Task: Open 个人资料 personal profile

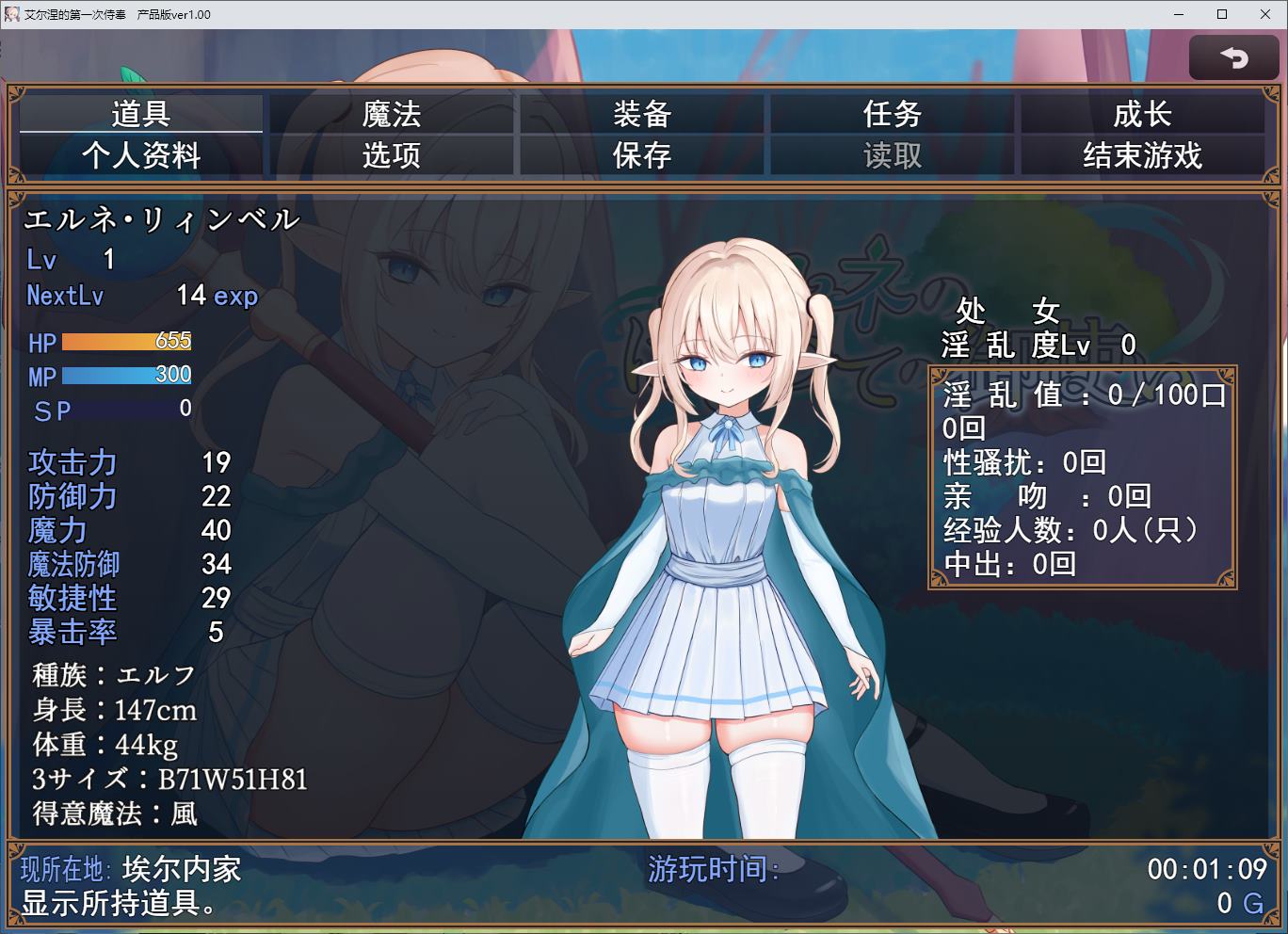Action: pyautogui.click(x=141, y=155)
